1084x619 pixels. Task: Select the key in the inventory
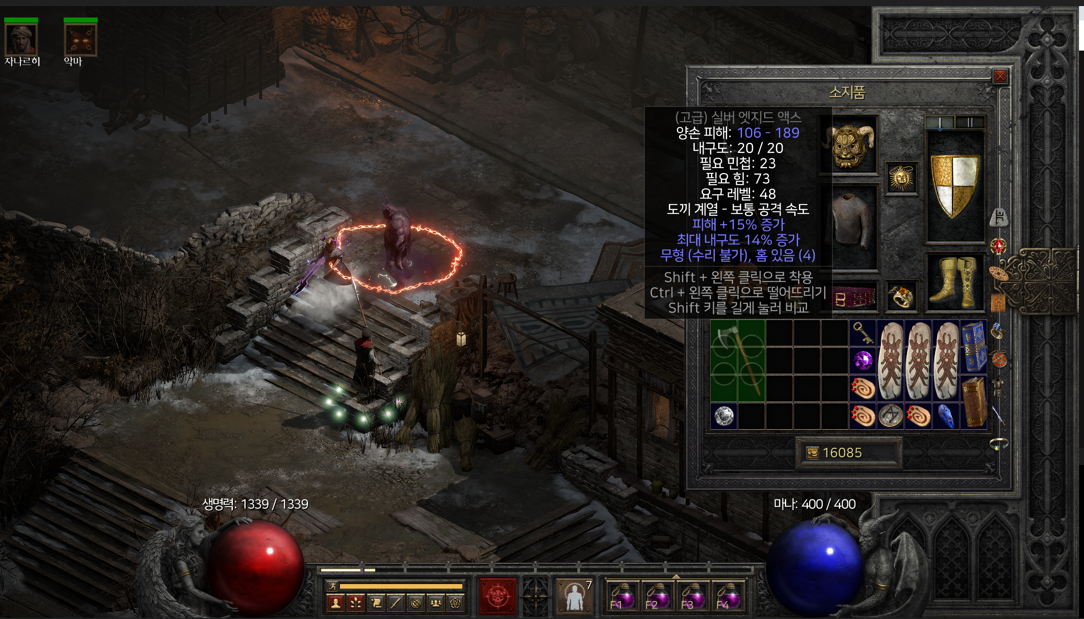(x=863, y=334)
